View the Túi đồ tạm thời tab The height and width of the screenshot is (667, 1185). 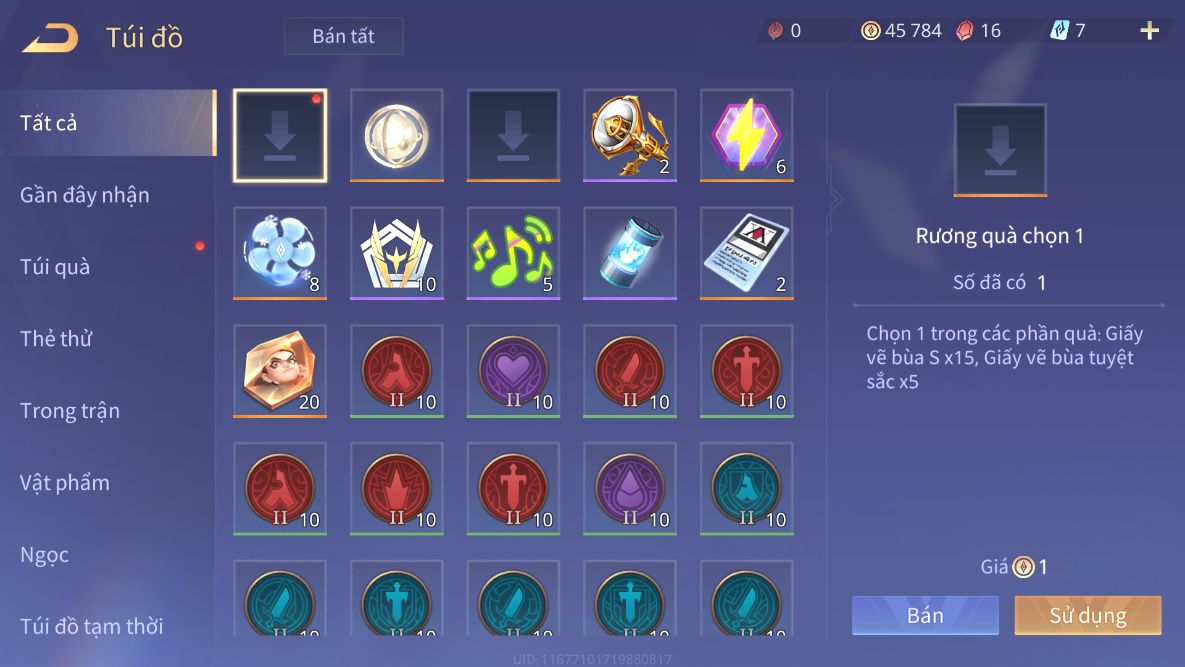(92, 627)
